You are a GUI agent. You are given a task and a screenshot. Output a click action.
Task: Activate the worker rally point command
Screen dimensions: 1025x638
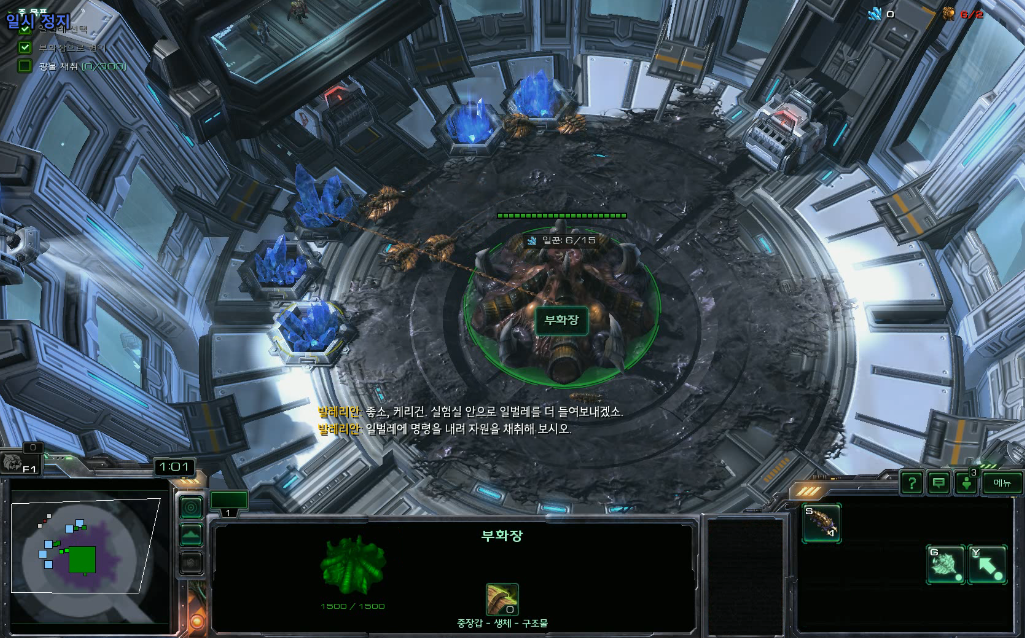tap(945, 565)
